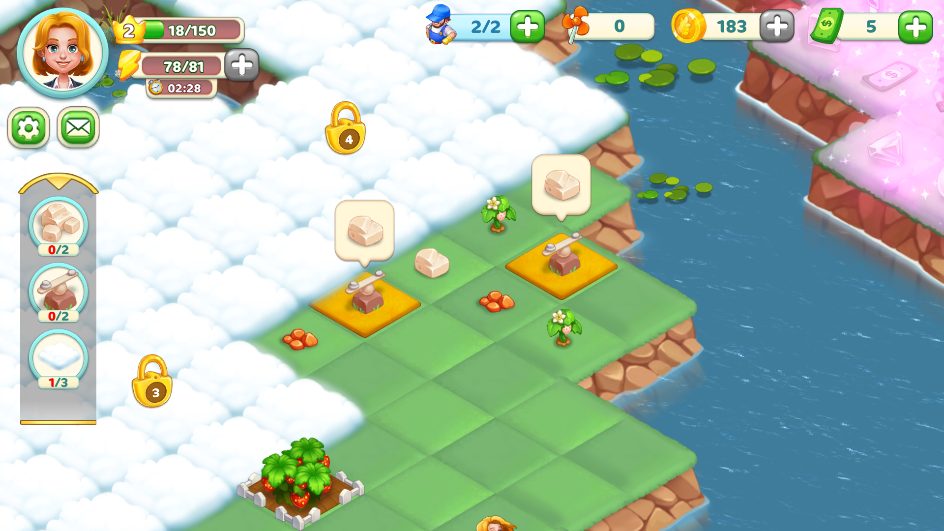
Task: Open the mail envelope inbox
Action: click(78, 128)
